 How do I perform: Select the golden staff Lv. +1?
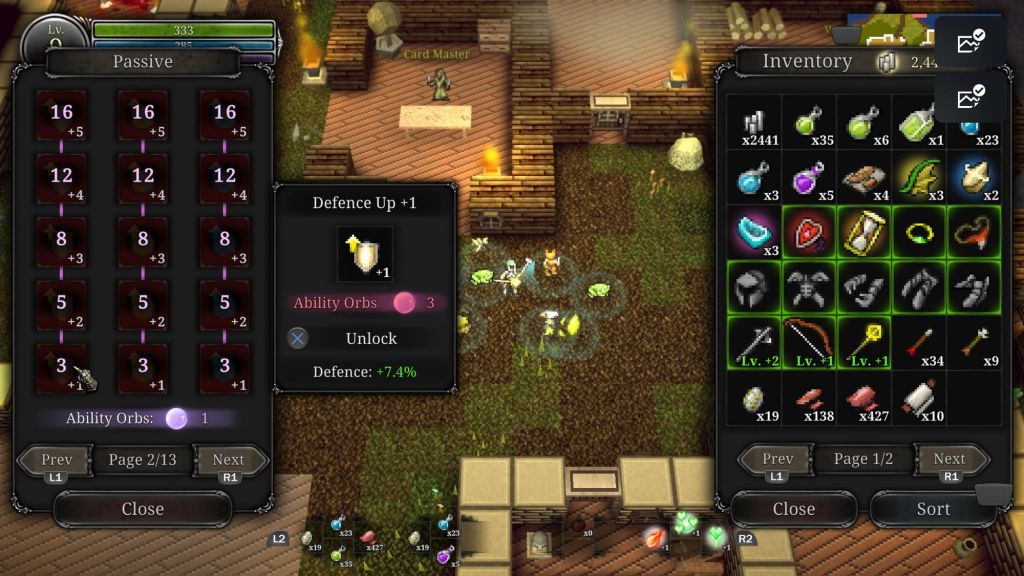pyautogui.click(x=863, y=342)
